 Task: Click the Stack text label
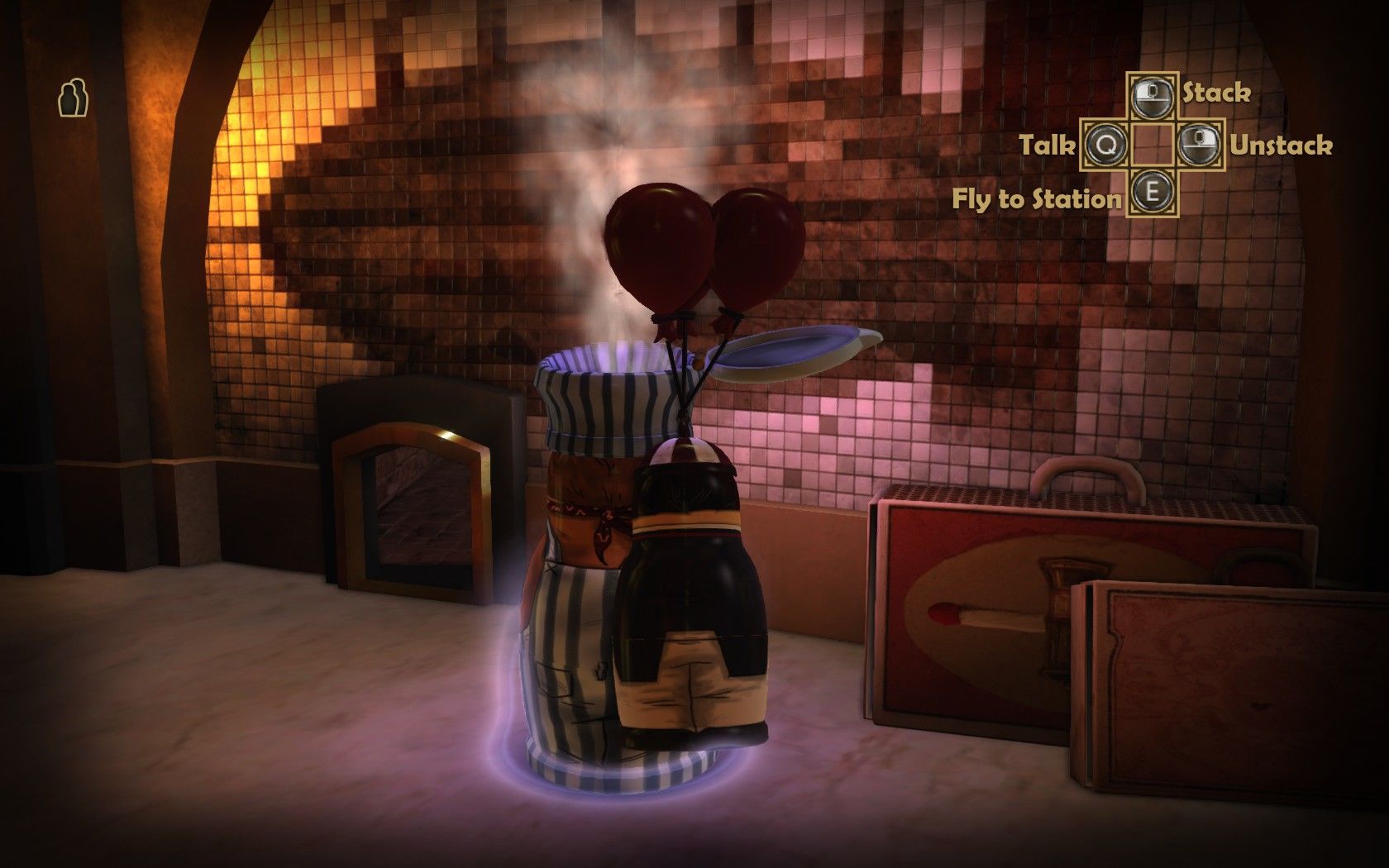pos(1215,94)
